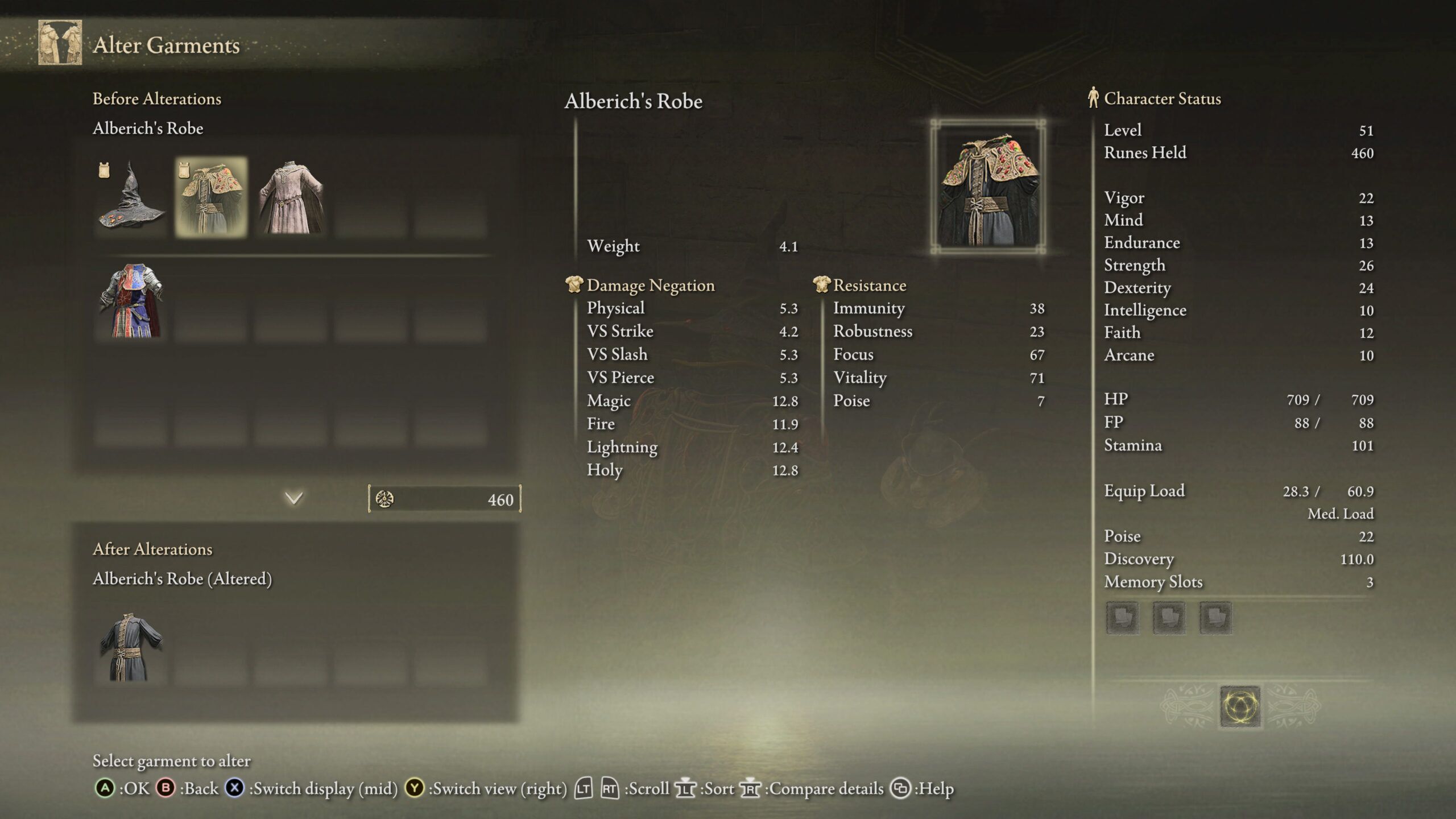The width and height of the screenshot is (1456, 819).
Task: Click the first Memory Slot icon
Action: tap(1123, 618)
